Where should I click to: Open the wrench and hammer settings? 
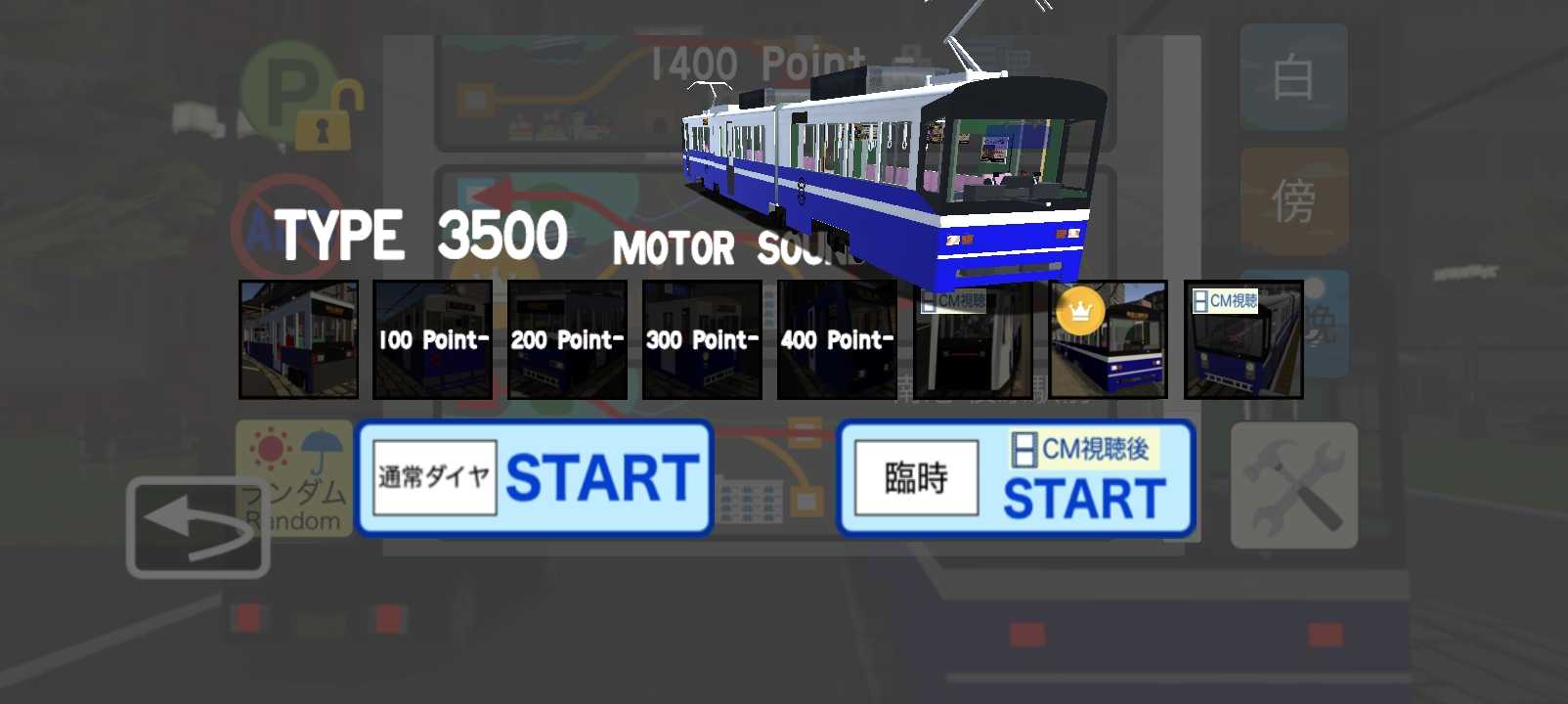click(x=1294, y=485)
